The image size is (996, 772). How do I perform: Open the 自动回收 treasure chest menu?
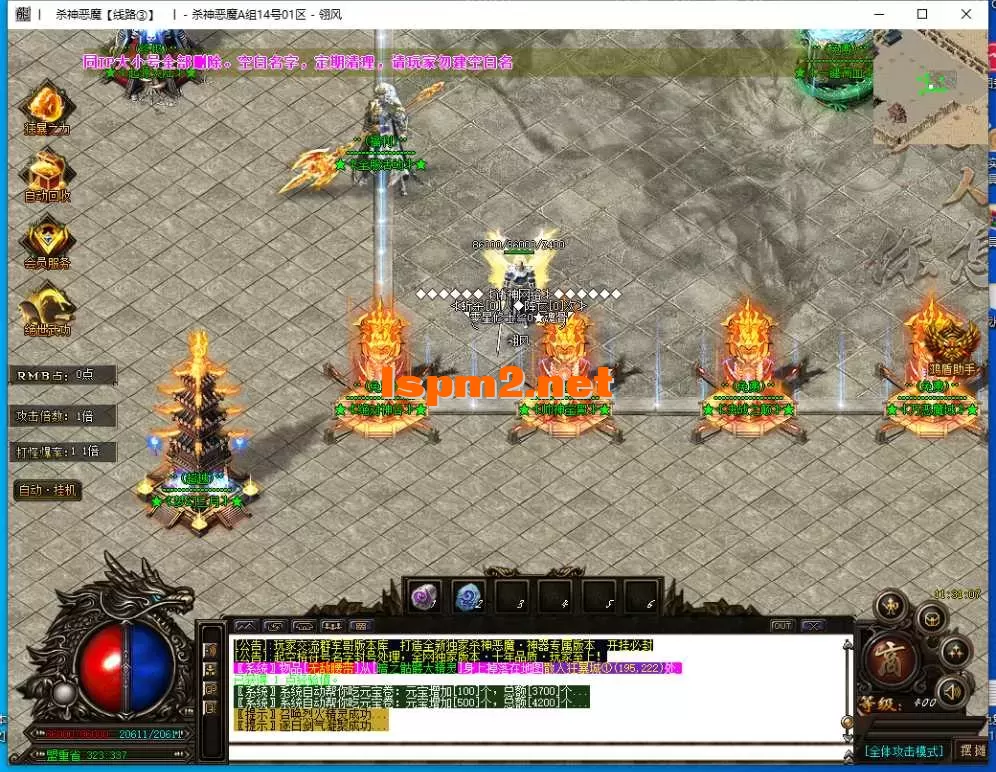46,170
